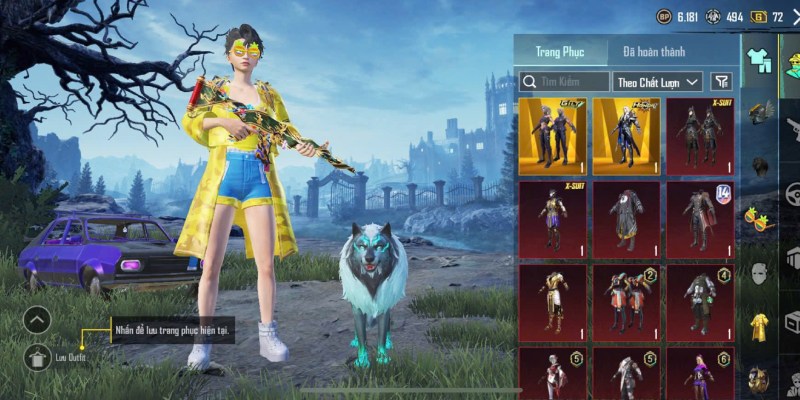Open the winged helmet category icon
The height and width of the screenshot is (400, 800).
click(x=758, y=112)
